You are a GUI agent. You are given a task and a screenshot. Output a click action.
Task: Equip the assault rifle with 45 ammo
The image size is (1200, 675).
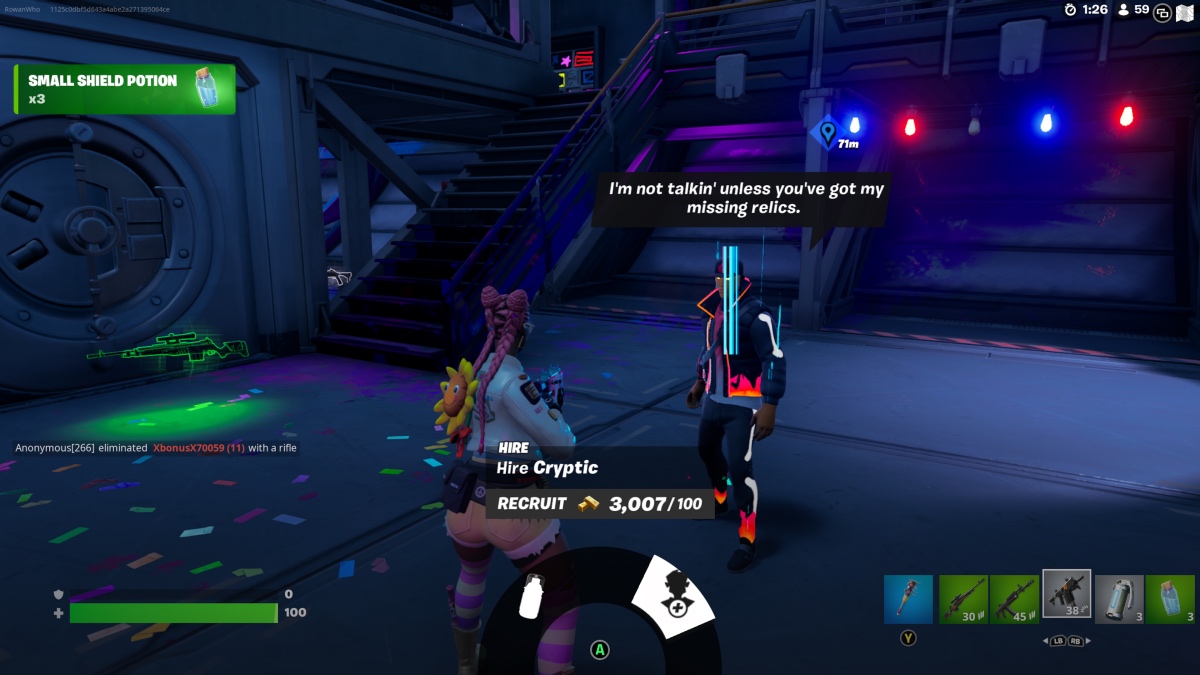pyautogui.click(x=1014, y=599)
